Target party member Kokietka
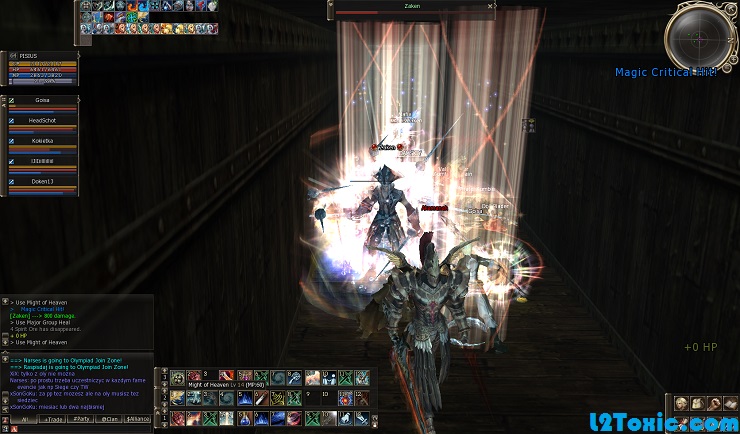The height and width of the screenshot is (434, 740). (x=42, y=141)
